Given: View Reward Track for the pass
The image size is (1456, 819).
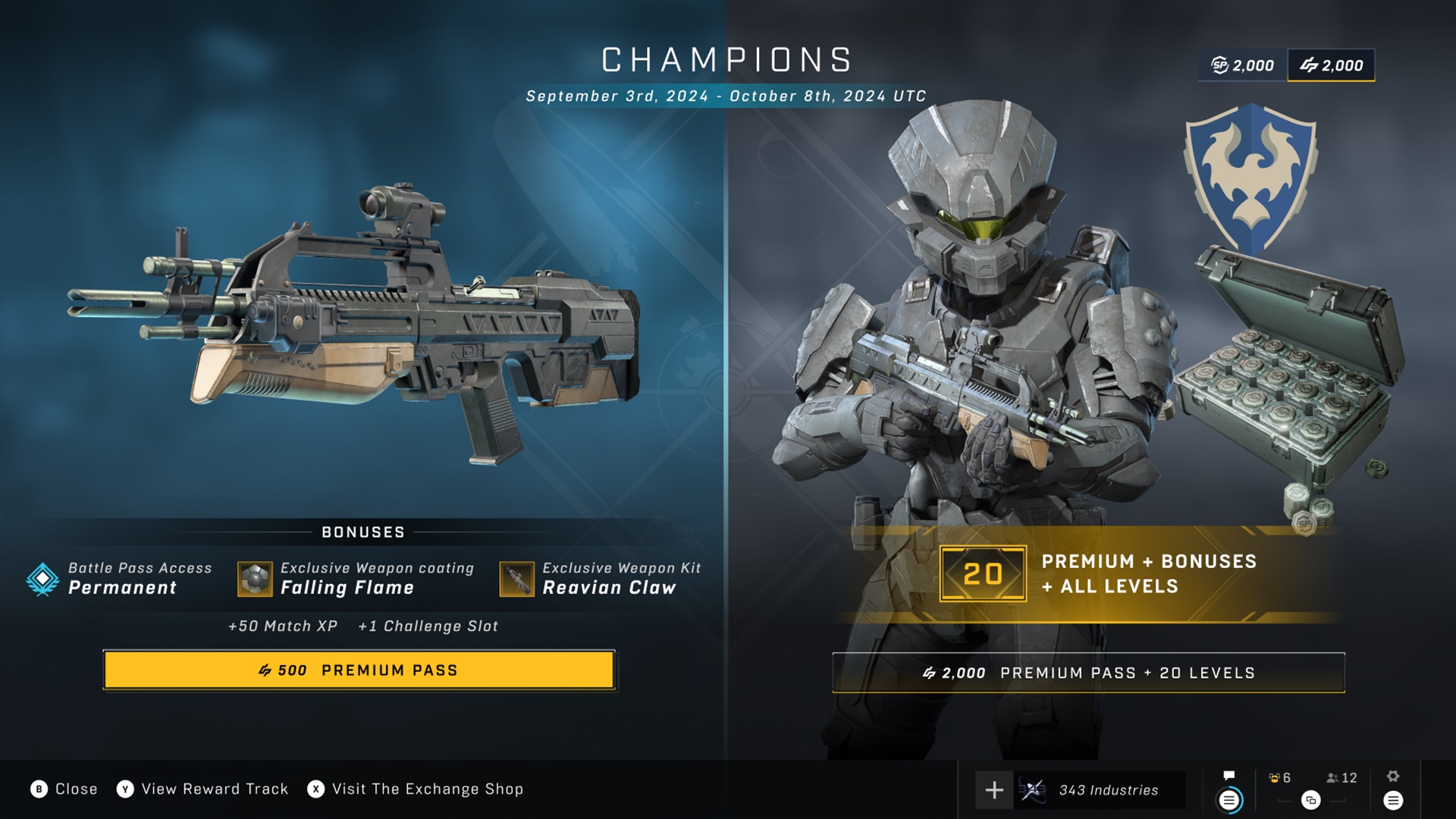Looking at the screenshot, I should click(202, 789).
